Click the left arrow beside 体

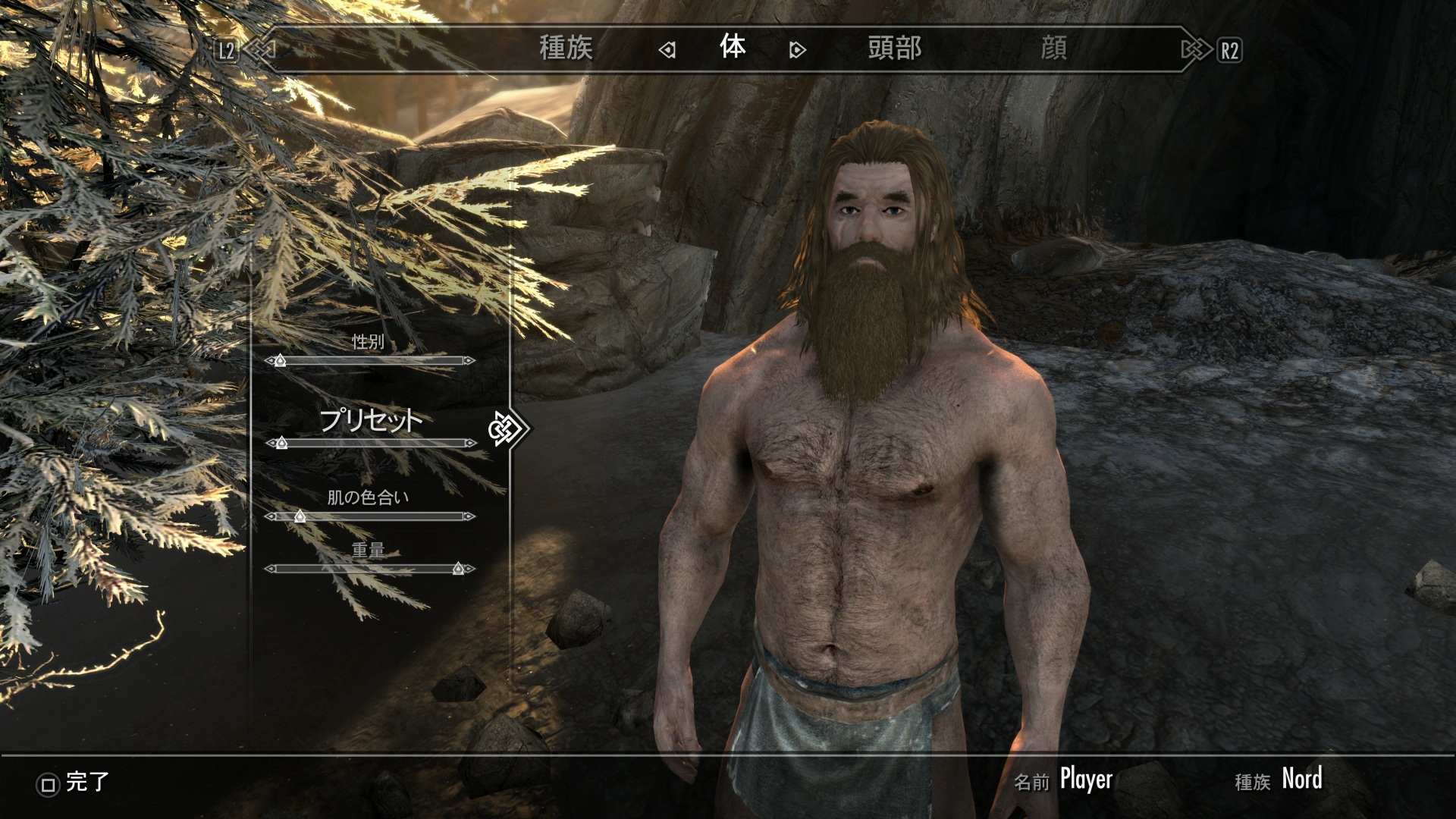[x=667, y=50]
